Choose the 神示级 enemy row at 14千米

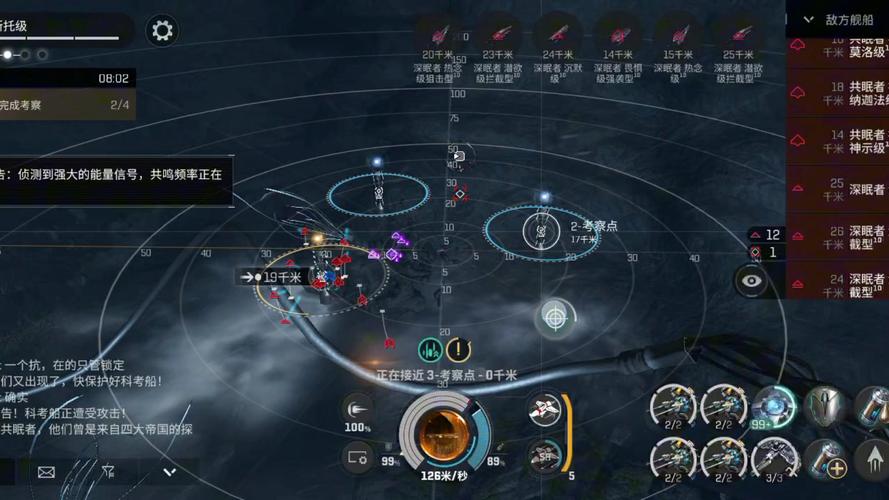838,141
